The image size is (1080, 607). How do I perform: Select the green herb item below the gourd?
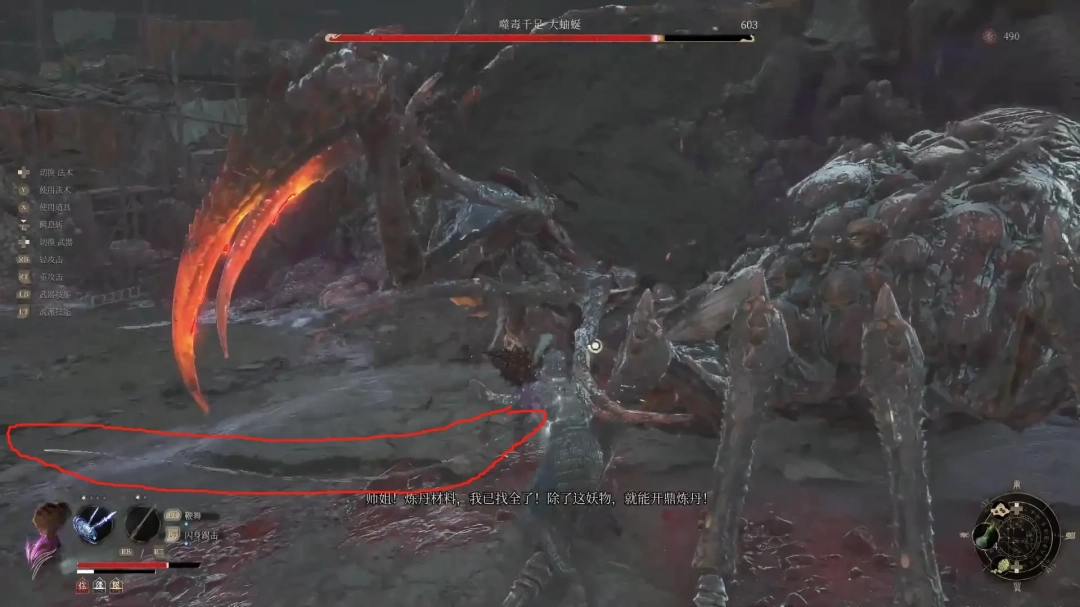[1003, 566]
